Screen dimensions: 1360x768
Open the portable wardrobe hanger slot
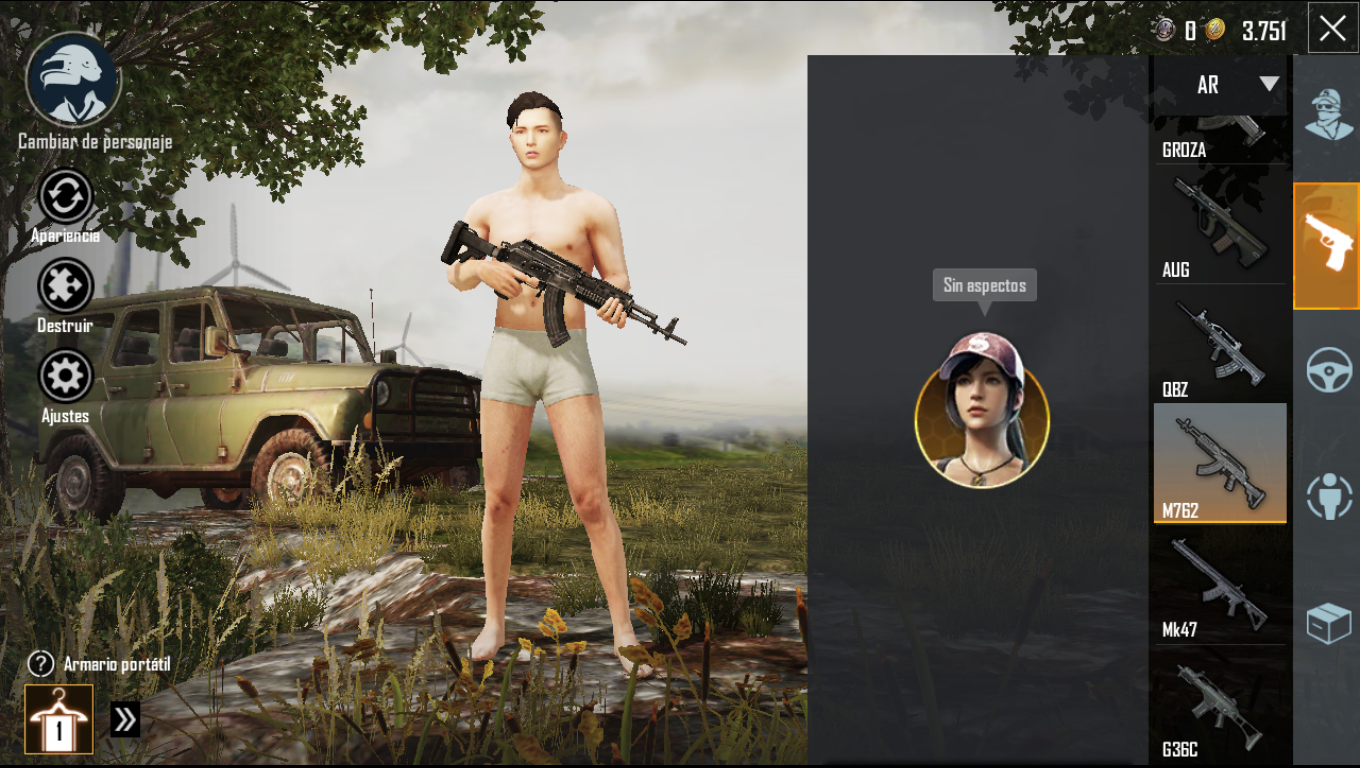pos(59,719)
